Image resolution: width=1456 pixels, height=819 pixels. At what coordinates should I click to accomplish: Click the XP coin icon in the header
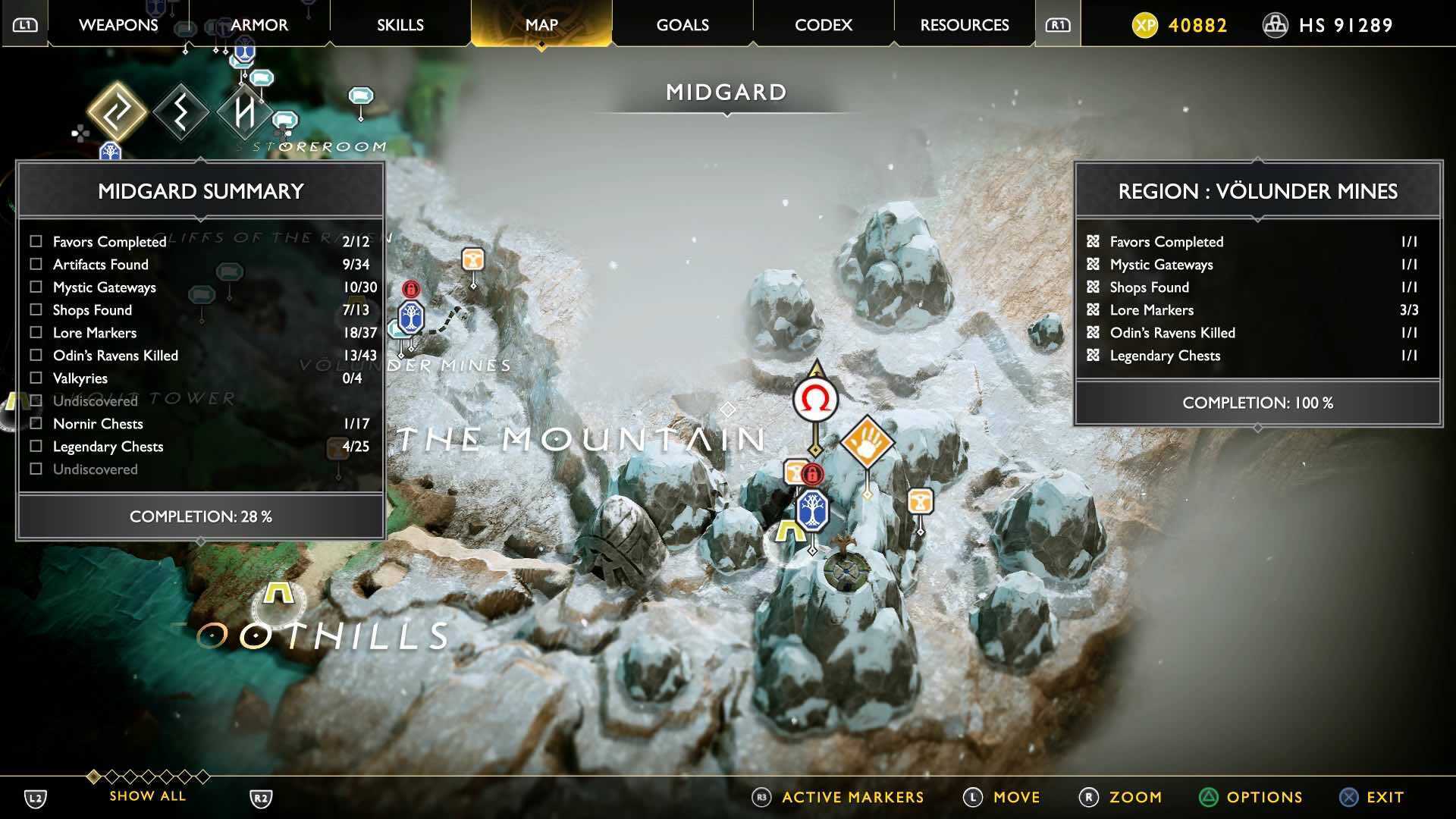1145,24
